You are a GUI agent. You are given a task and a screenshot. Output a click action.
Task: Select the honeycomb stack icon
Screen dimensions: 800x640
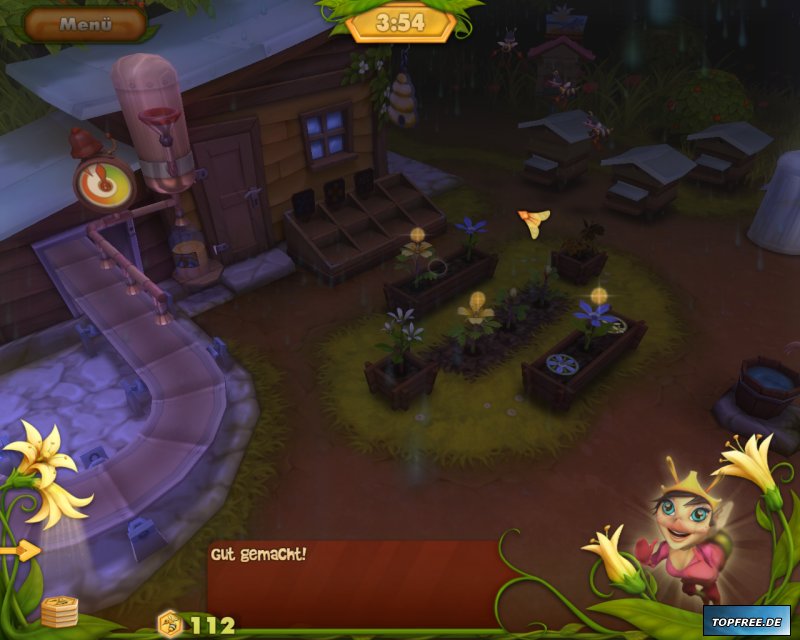coord(60,610)
